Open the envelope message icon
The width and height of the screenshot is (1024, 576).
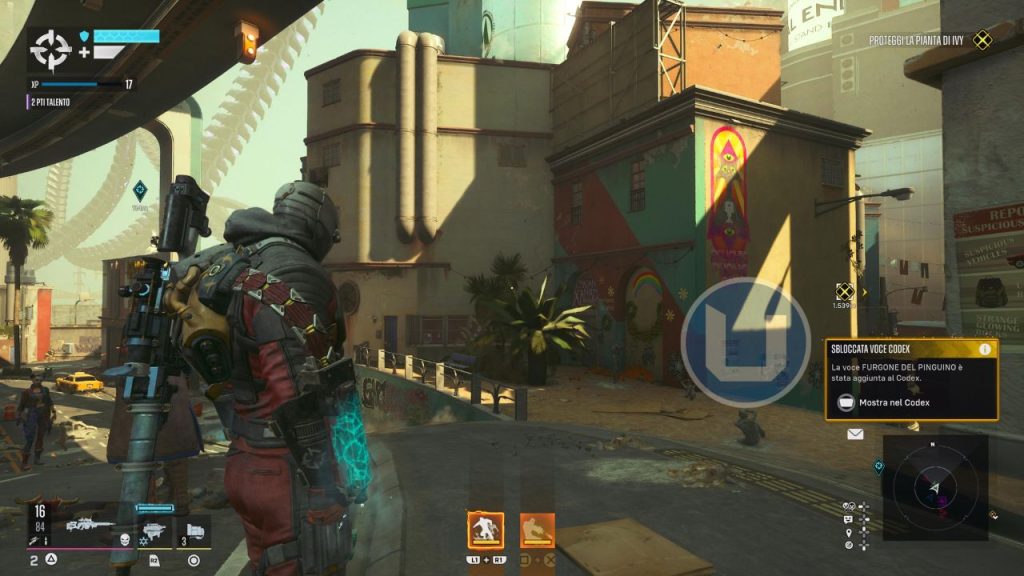click(x=855, y=434)
